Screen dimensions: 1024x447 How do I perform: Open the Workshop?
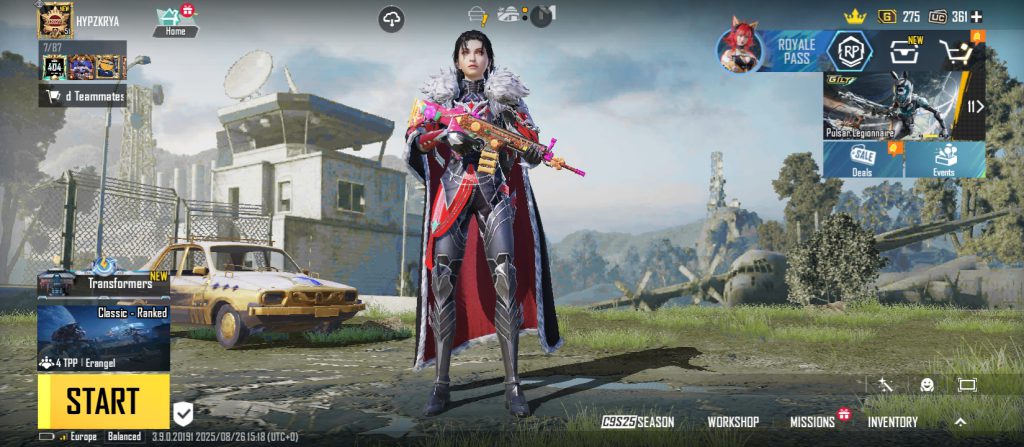click(733, 422)
